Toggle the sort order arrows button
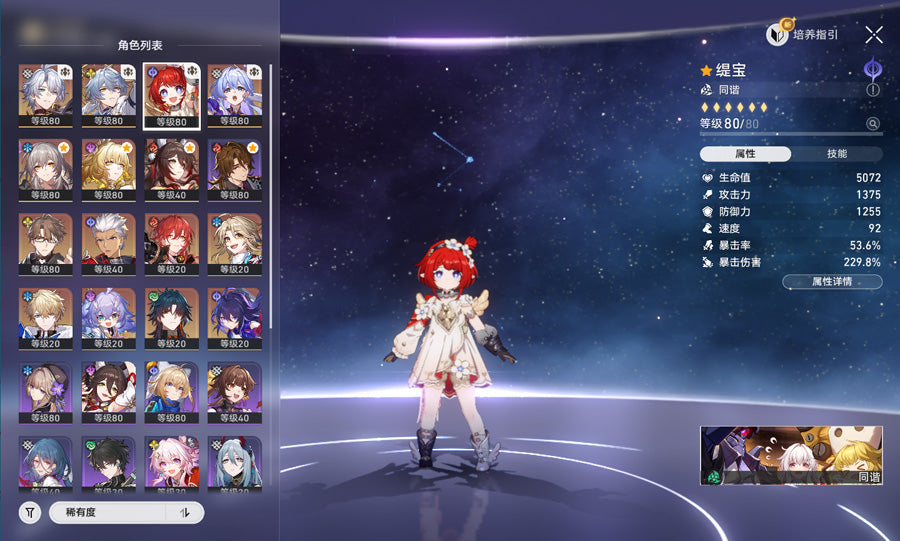 (x=184, y=513)
